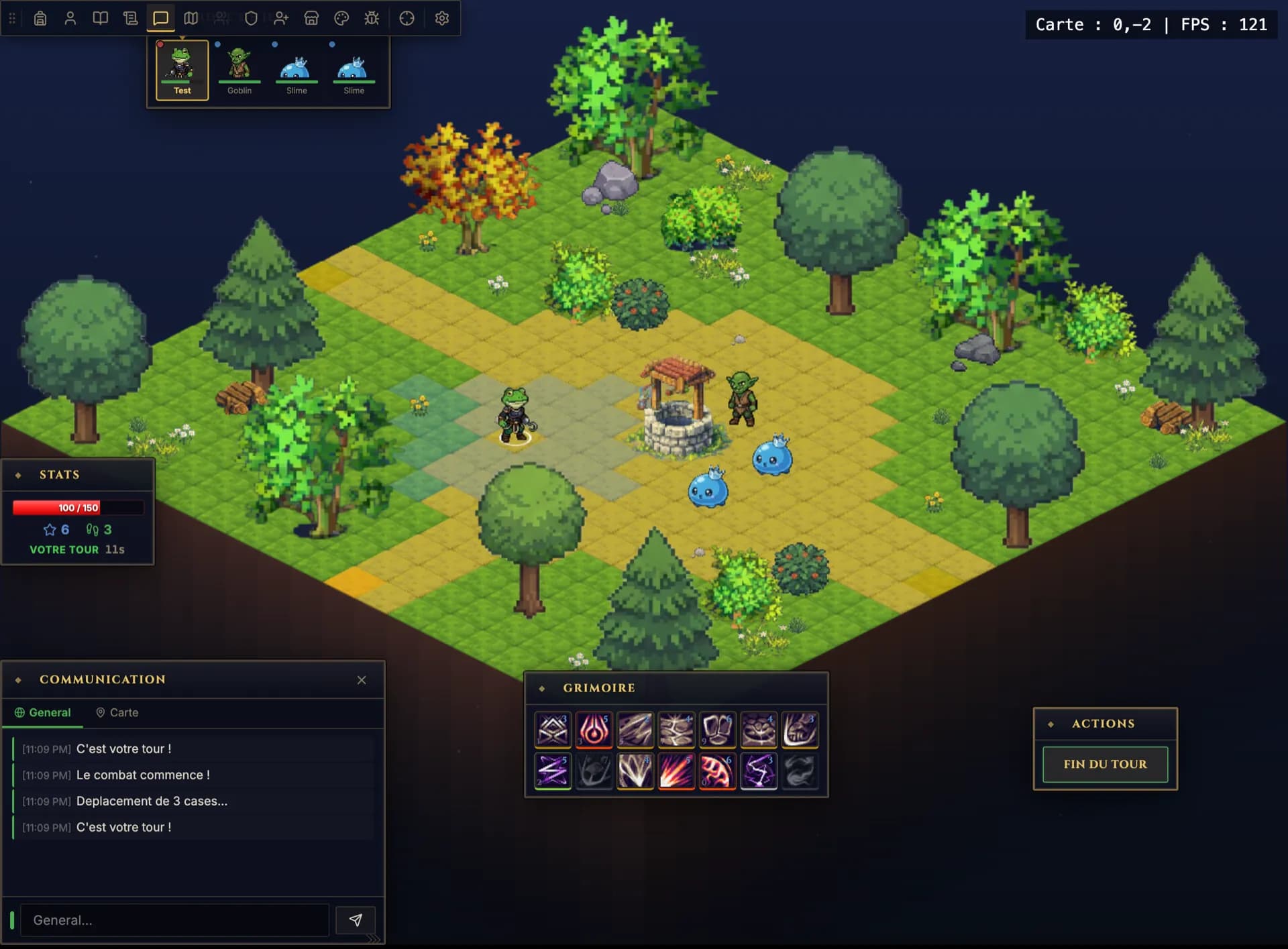Click the debug bug icon
Screen dimensions: 1288x949
point(372,18)
